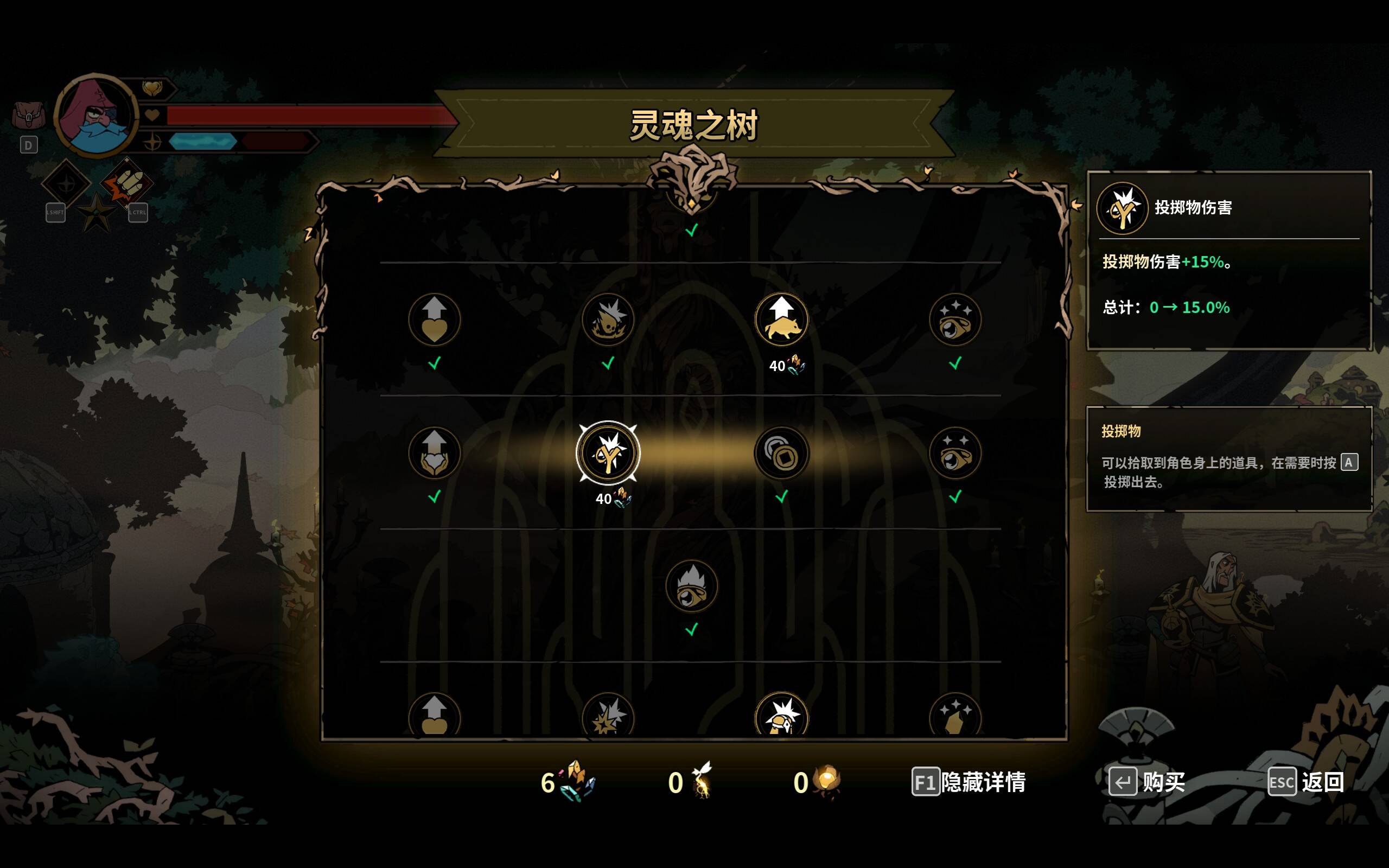Select the skull burst upgrade node

point(608,320)
